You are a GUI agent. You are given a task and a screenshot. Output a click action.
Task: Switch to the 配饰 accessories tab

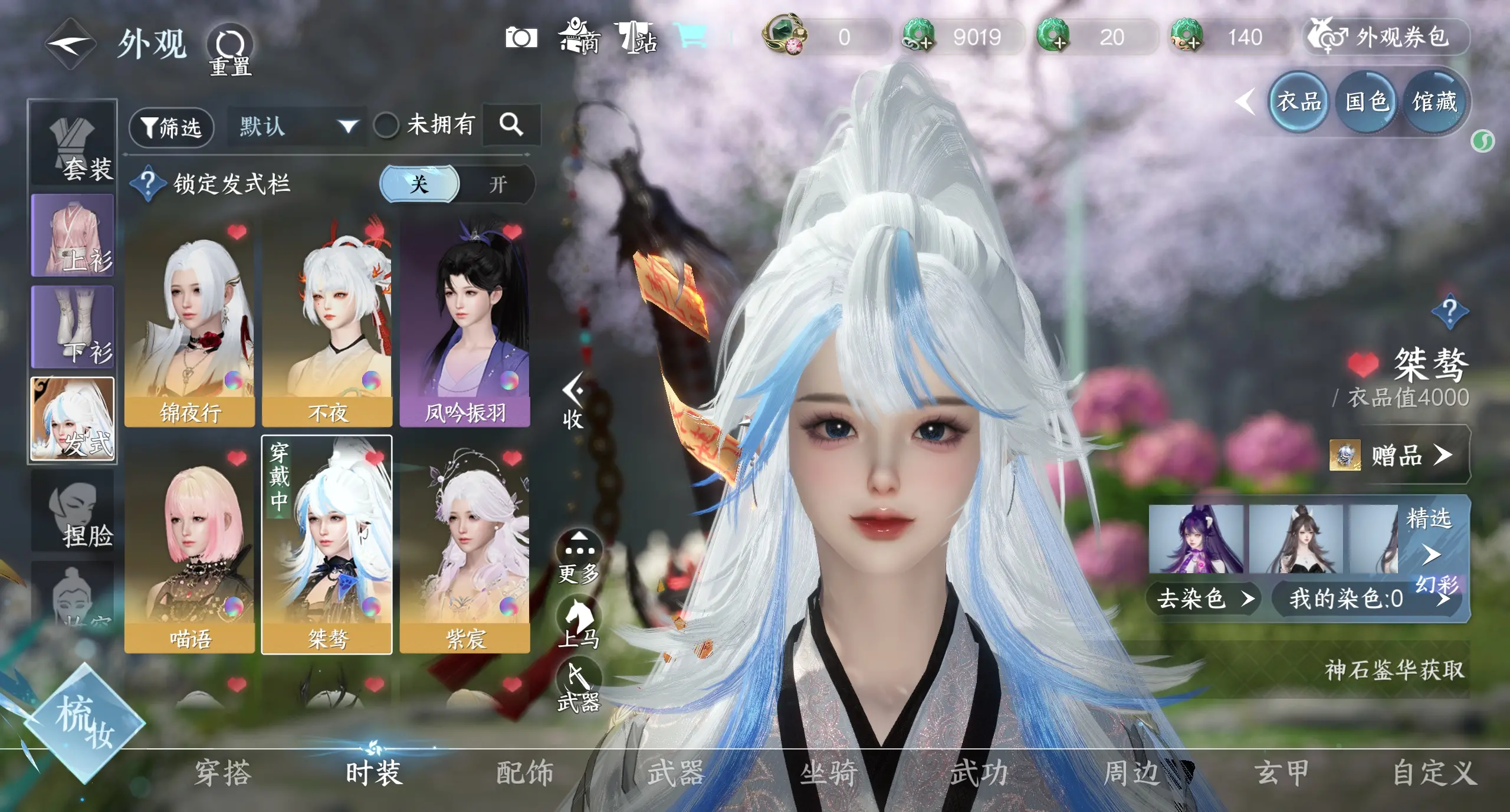(524, 772)
